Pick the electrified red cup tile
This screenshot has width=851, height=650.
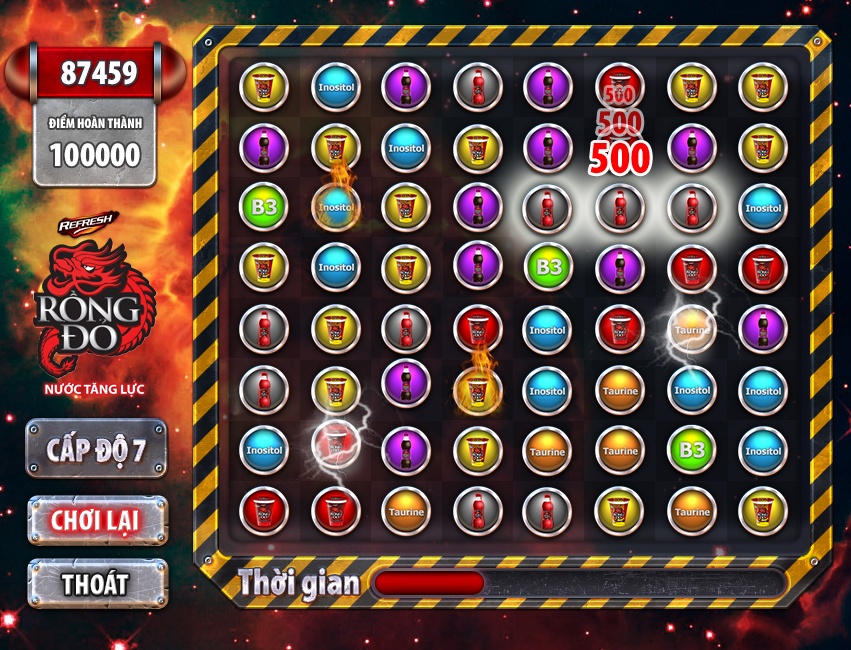(x=335, y=446)
